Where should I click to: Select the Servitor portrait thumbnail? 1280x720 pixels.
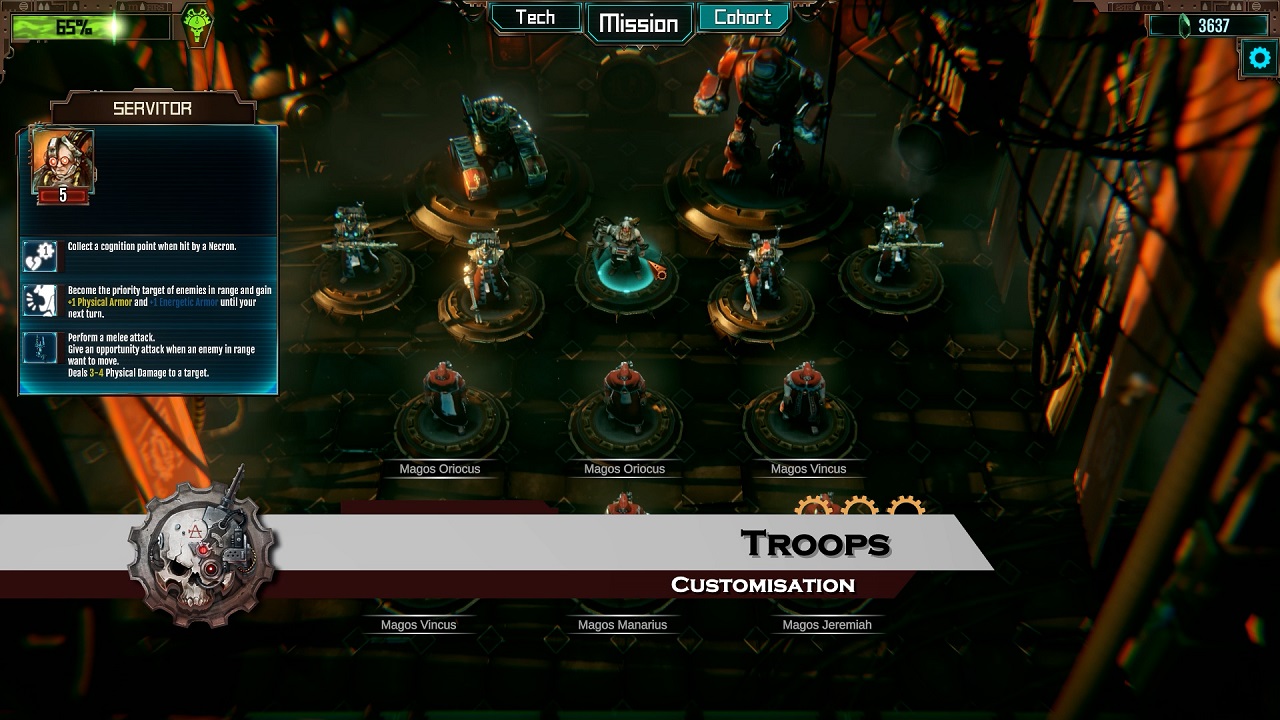(63, 165)
